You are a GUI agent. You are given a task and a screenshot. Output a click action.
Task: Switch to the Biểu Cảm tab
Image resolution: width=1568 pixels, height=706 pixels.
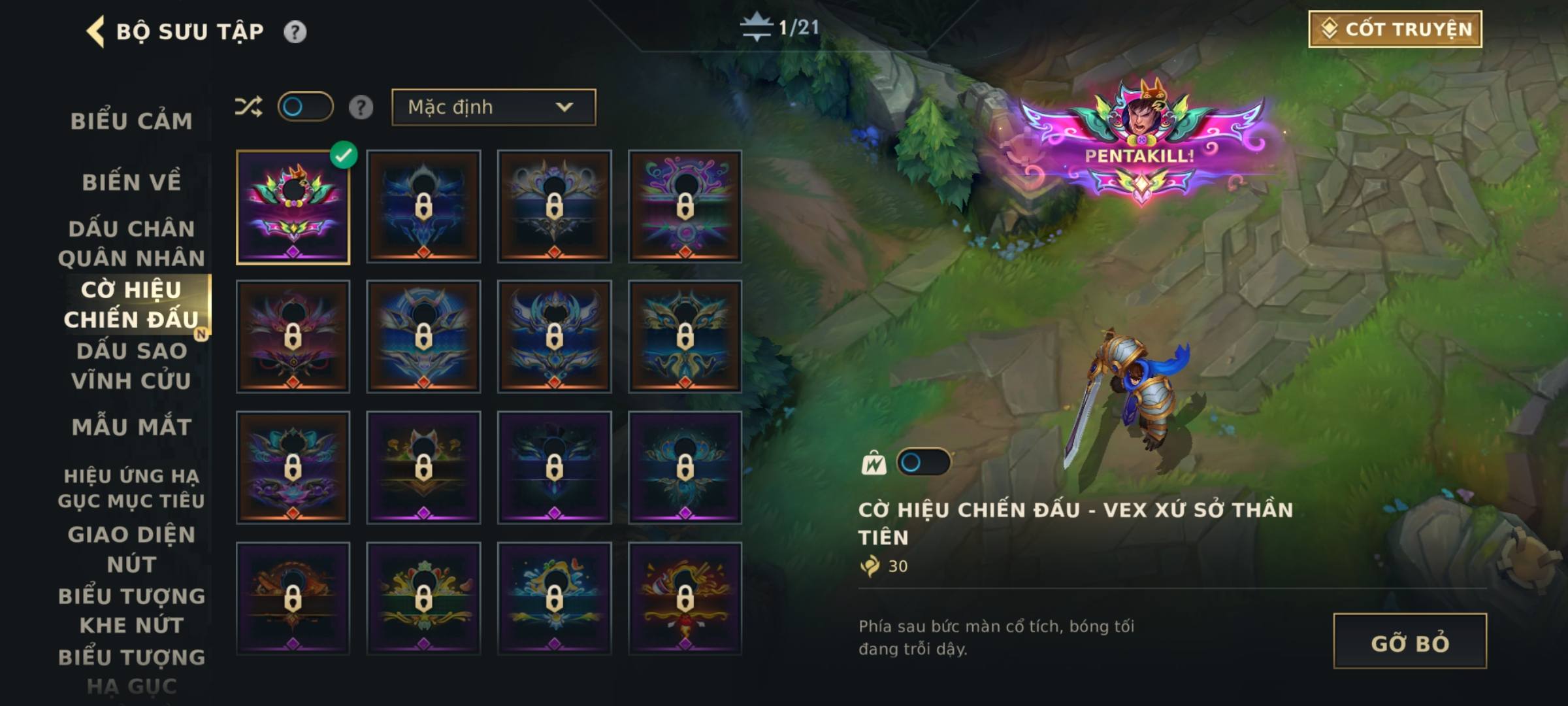click(x=131, y=121)
